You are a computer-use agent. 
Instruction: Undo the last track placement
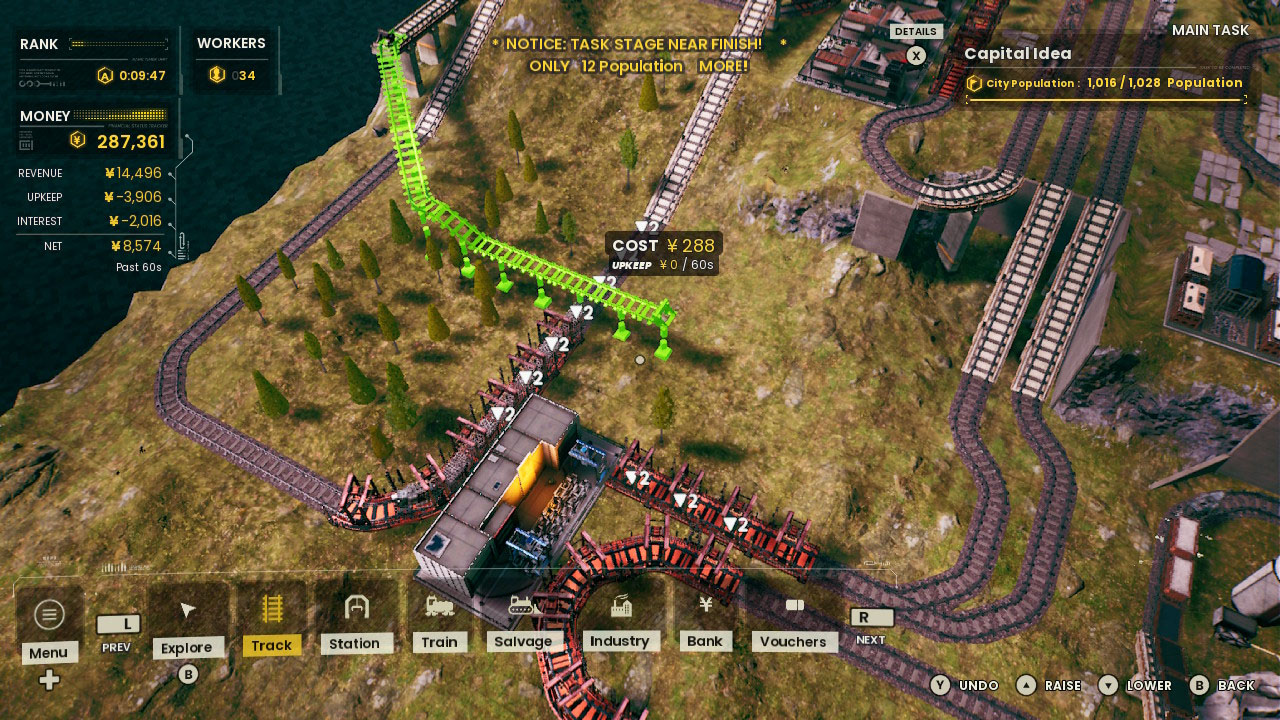pos(963,686)
